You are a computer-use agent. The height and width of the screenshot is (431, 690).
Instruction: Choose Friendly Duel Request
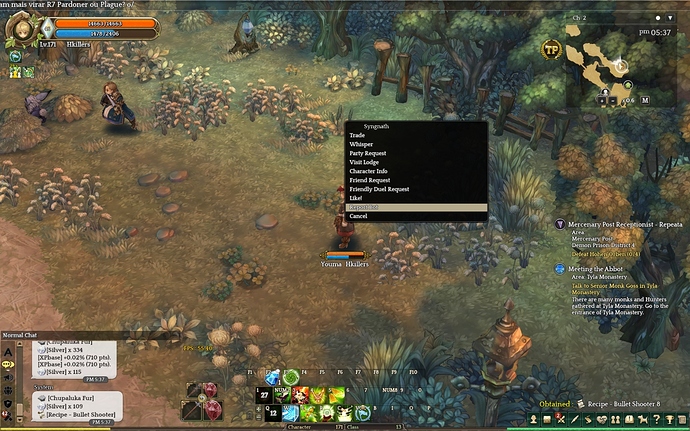(x=379, y=189)
